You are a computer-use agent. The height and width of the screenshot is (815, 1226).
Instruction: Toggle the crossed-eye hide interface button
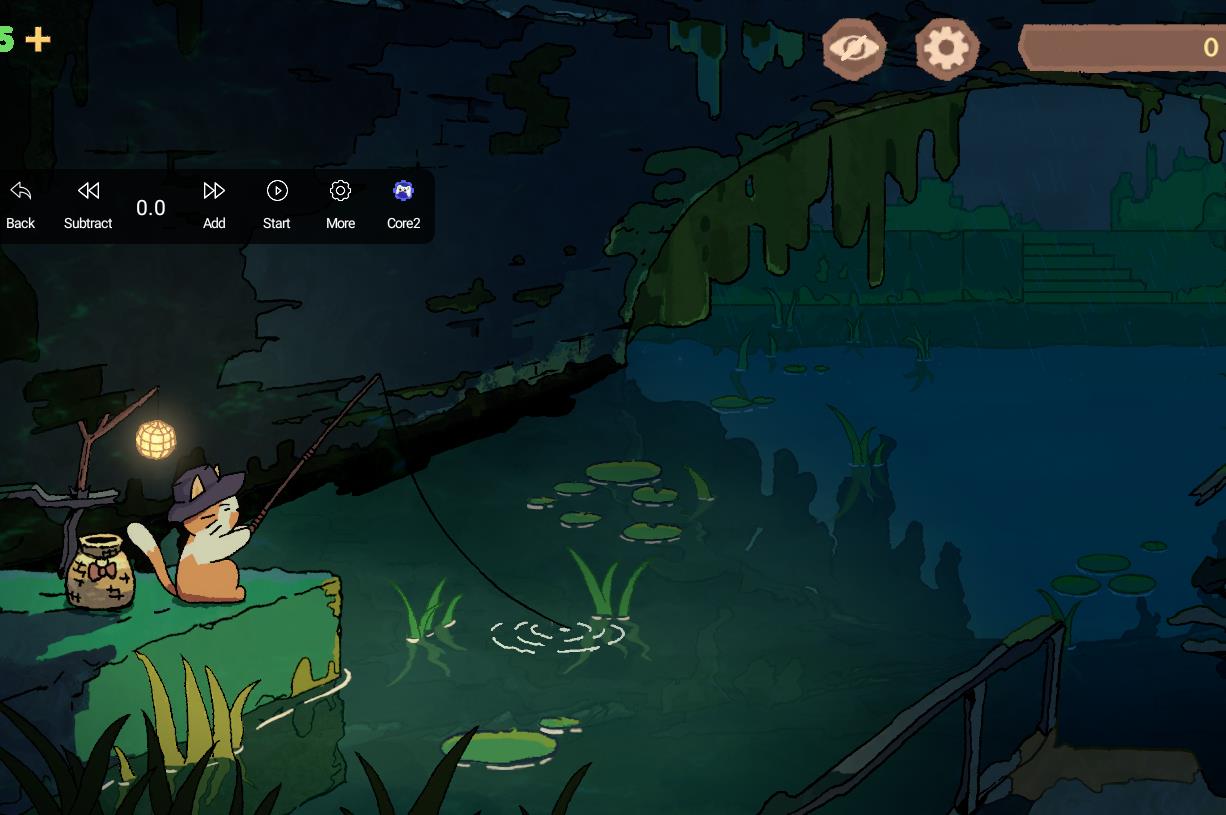(854, 48)
